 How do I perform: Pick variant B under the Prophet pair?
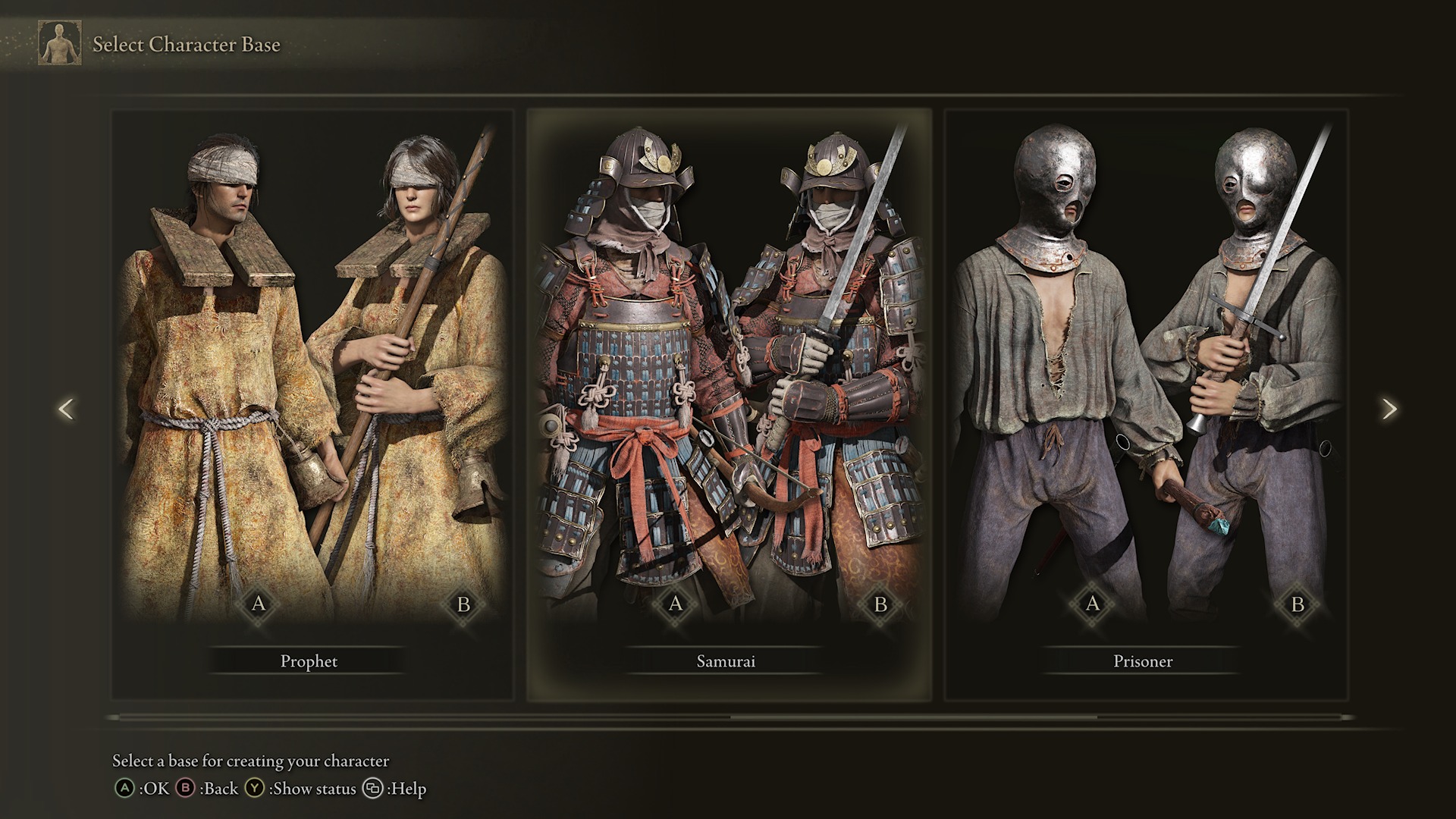pyautogui.click(x=465, y=604)
